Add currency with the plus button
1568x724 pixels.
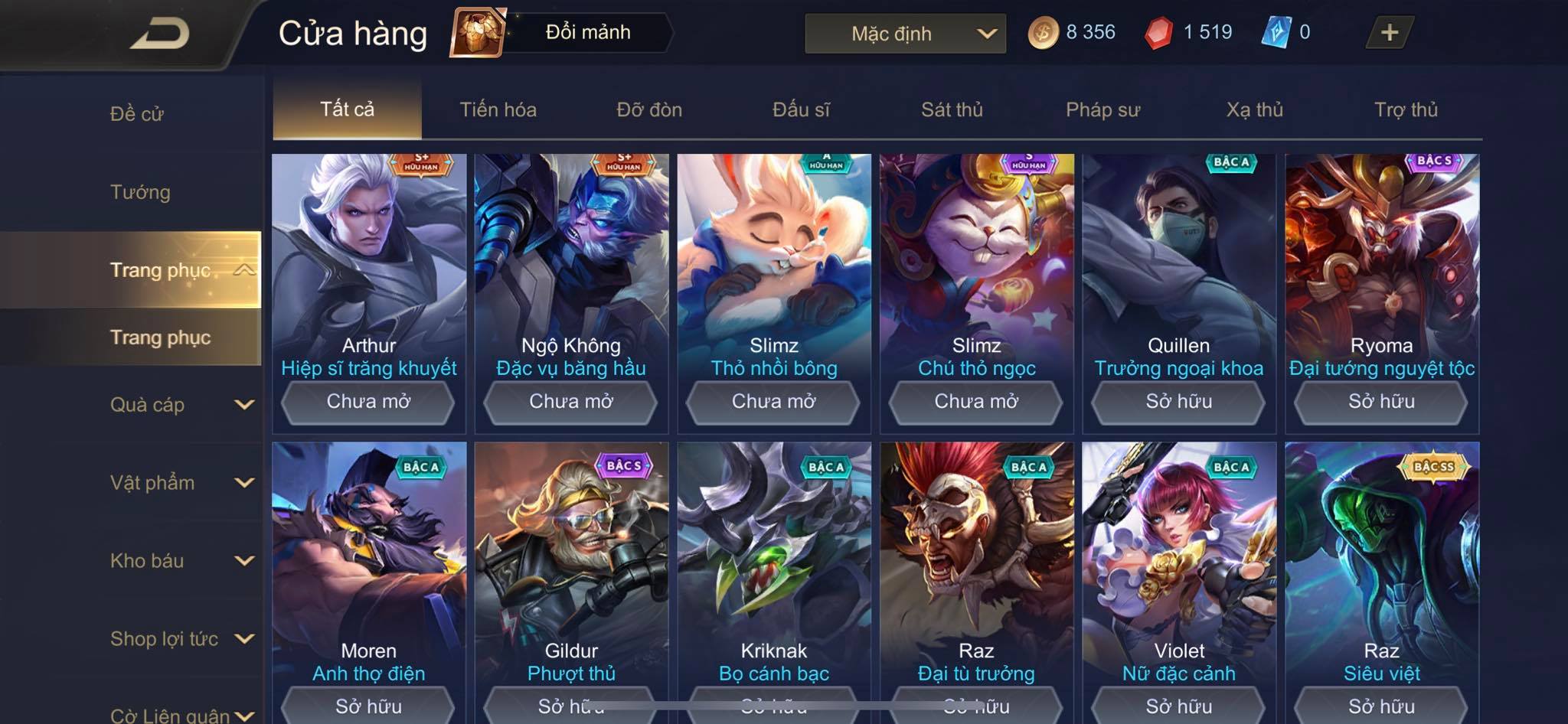1389,32
